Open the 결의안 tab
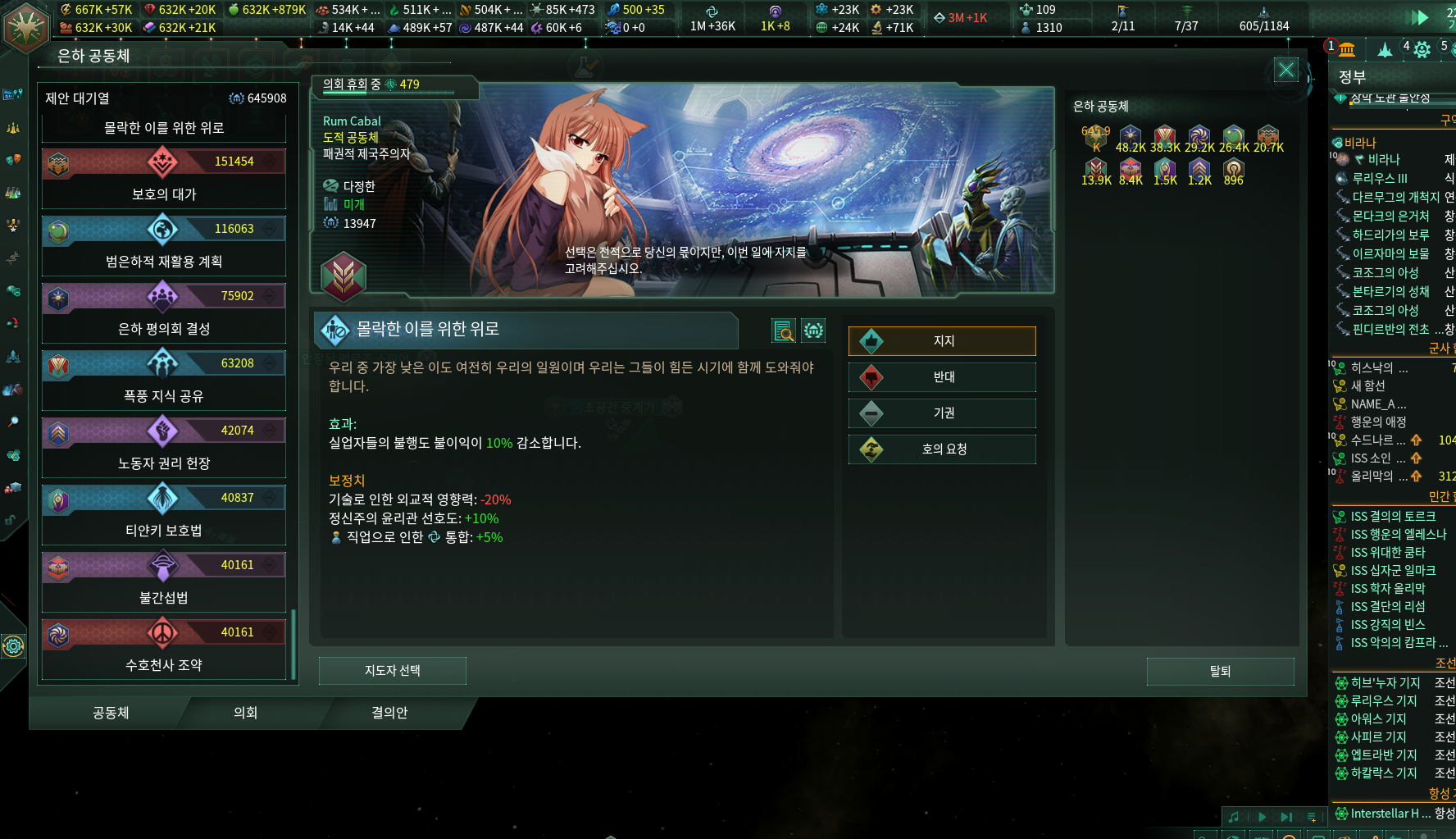The width and height of the screenshot is (1456, 839). click(389, 713)
